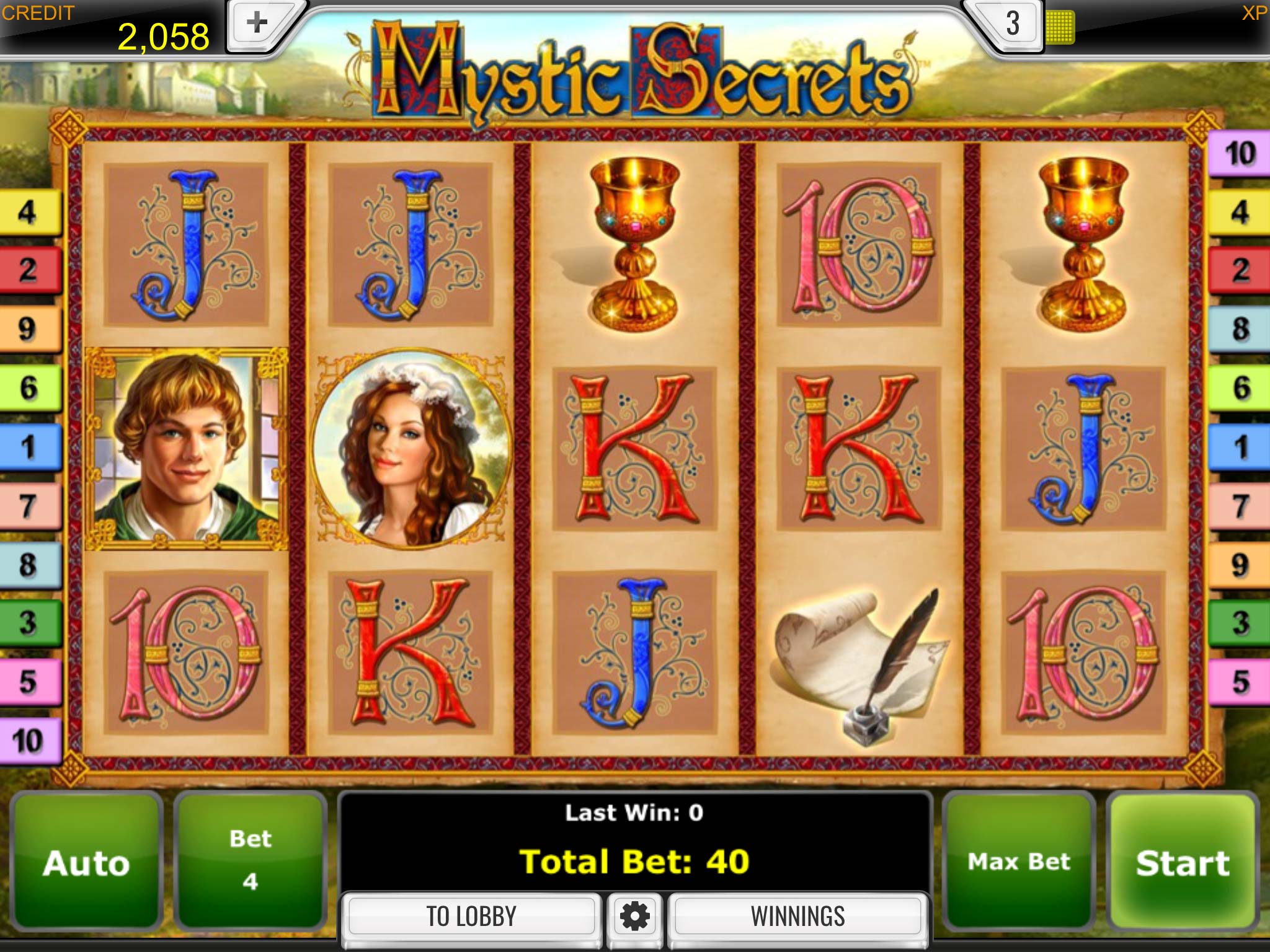Open the gear settings button
This screenshot has height=952, width=1270.
point(634,916)
